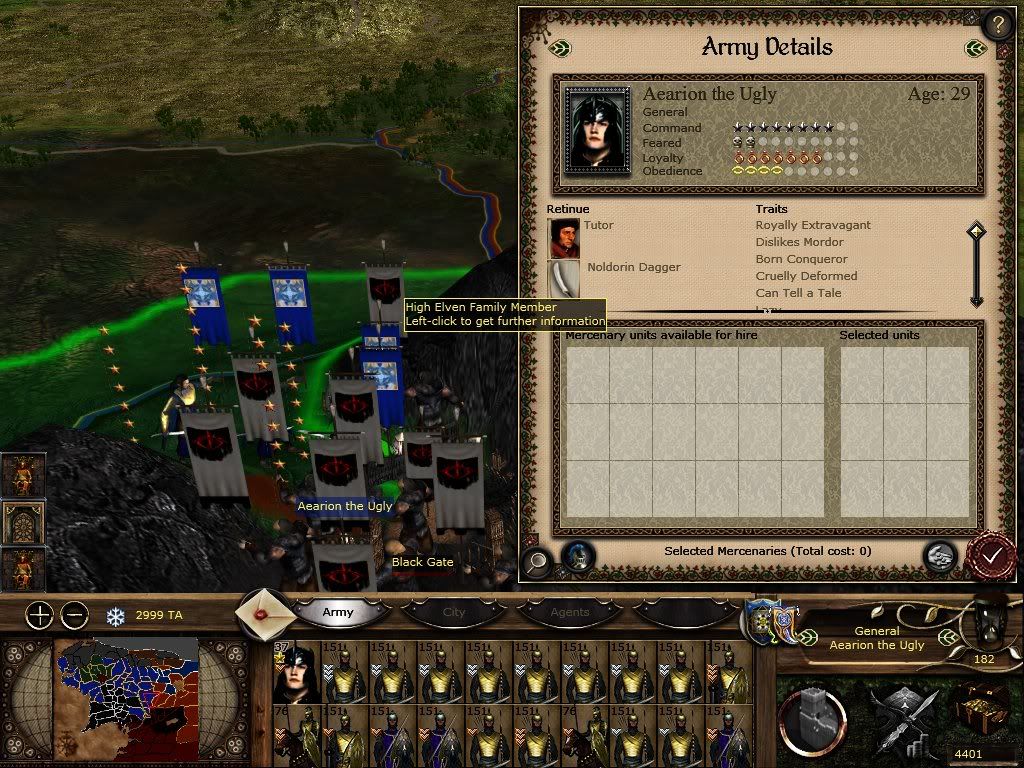View the Born Conqueror trait
Viewport: 1024px width, 768px height.
click(x=801, y=259)
